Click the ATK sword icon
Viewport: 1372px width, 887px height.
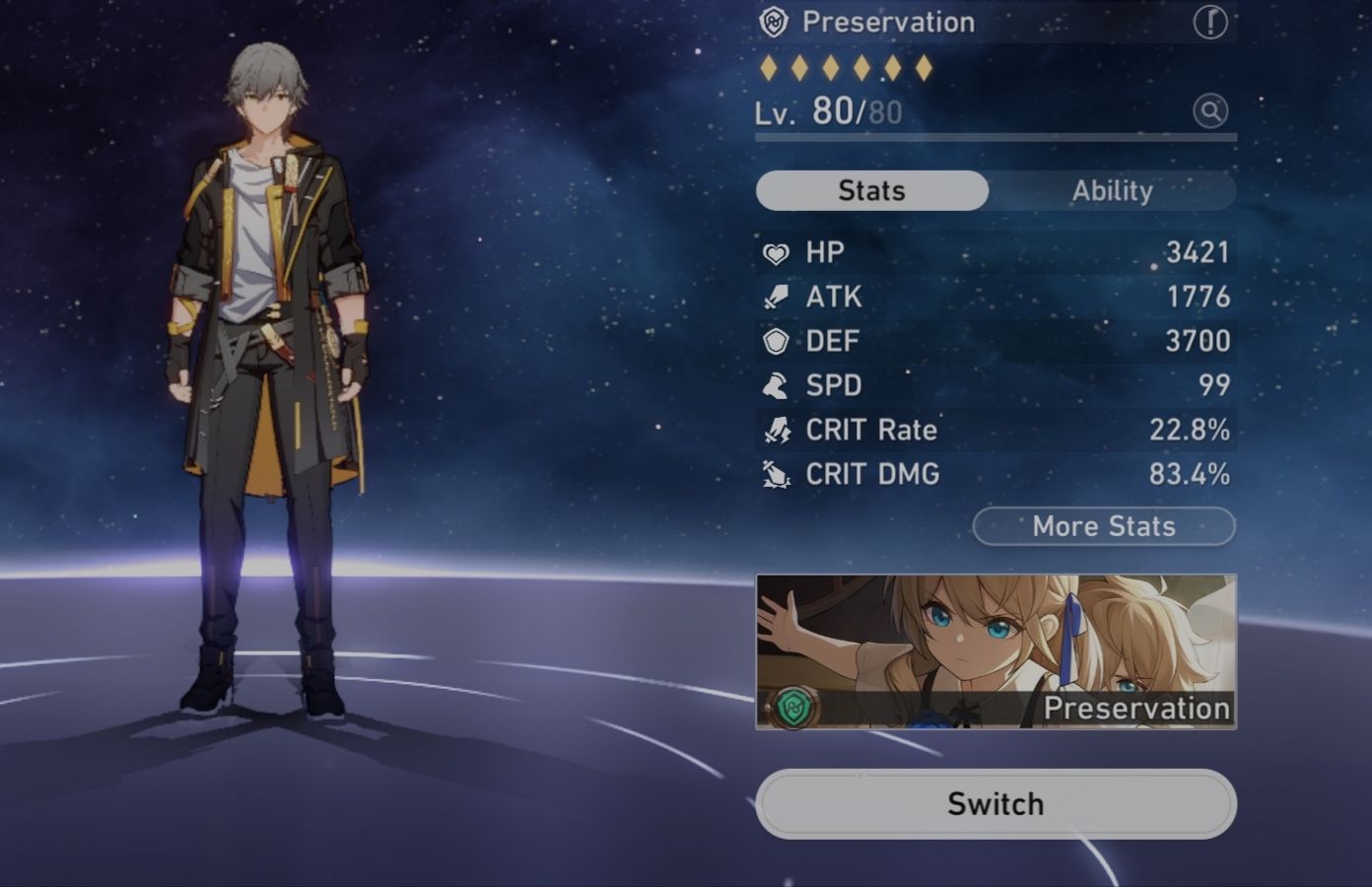(x=777, y=297)
